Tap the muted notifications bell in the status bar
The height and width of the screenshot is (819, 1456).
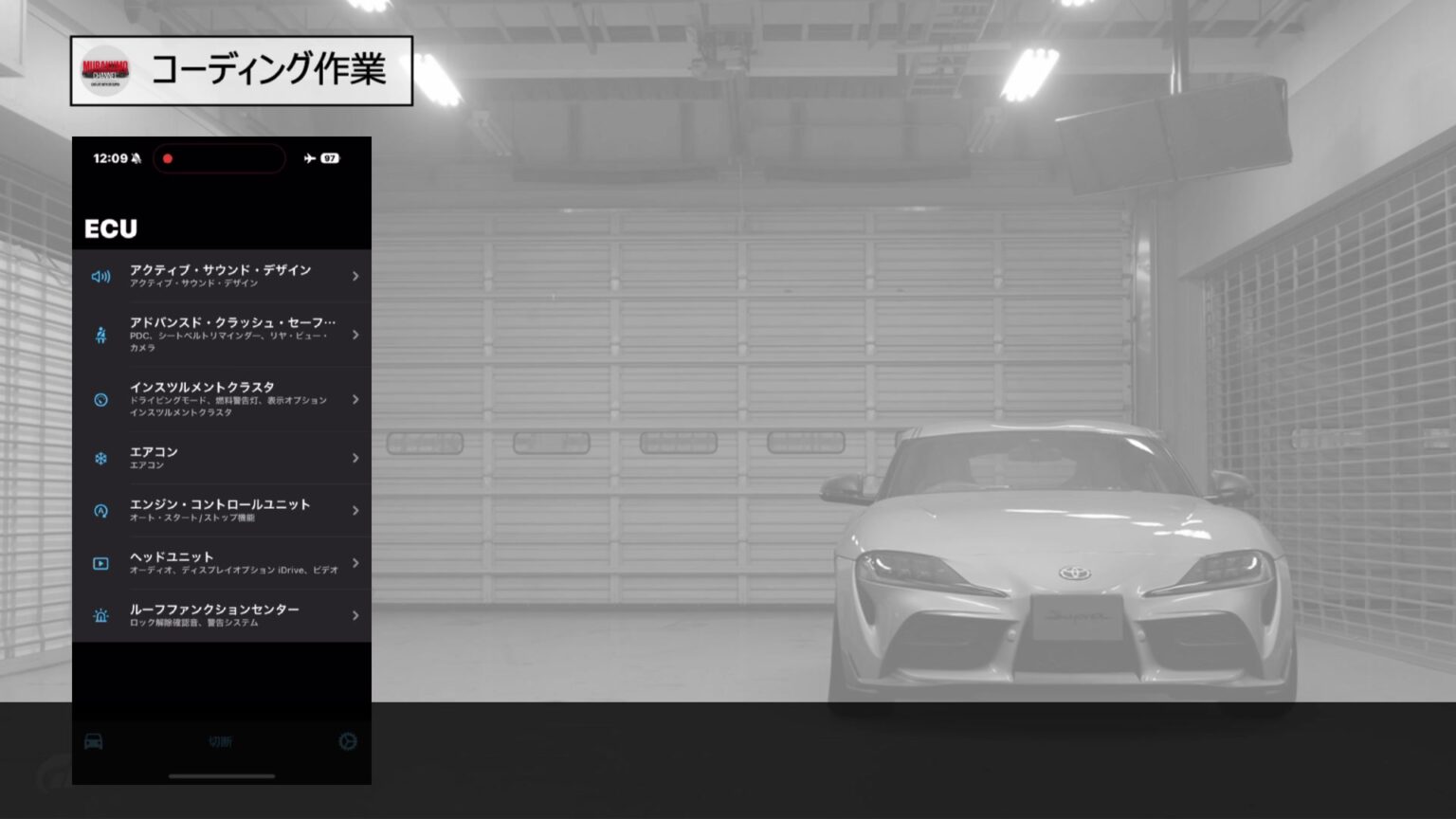coord(136,158)
